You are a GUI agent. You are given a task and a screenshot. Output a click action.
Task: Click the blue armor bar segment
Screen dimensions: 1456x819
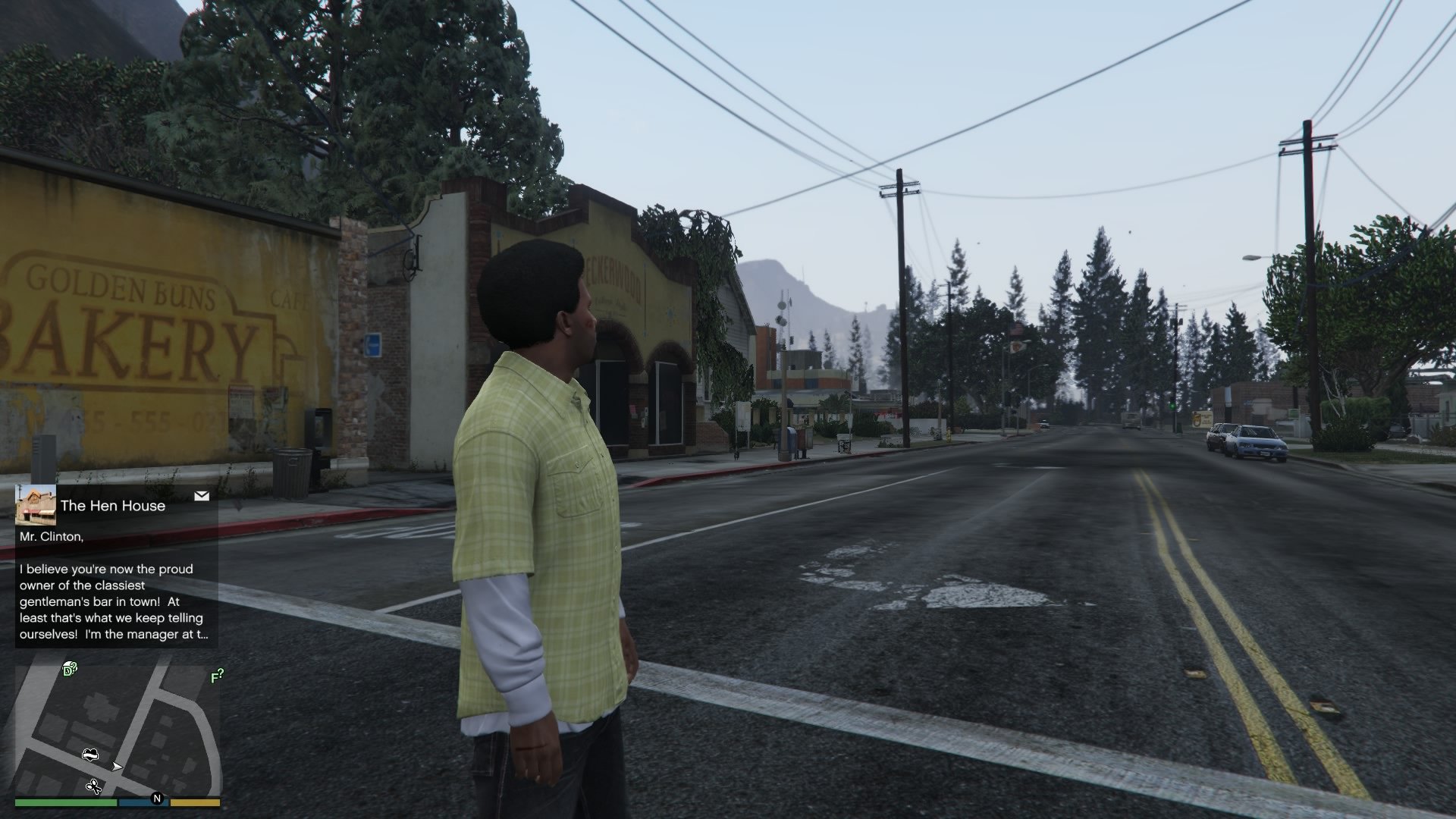142,802
